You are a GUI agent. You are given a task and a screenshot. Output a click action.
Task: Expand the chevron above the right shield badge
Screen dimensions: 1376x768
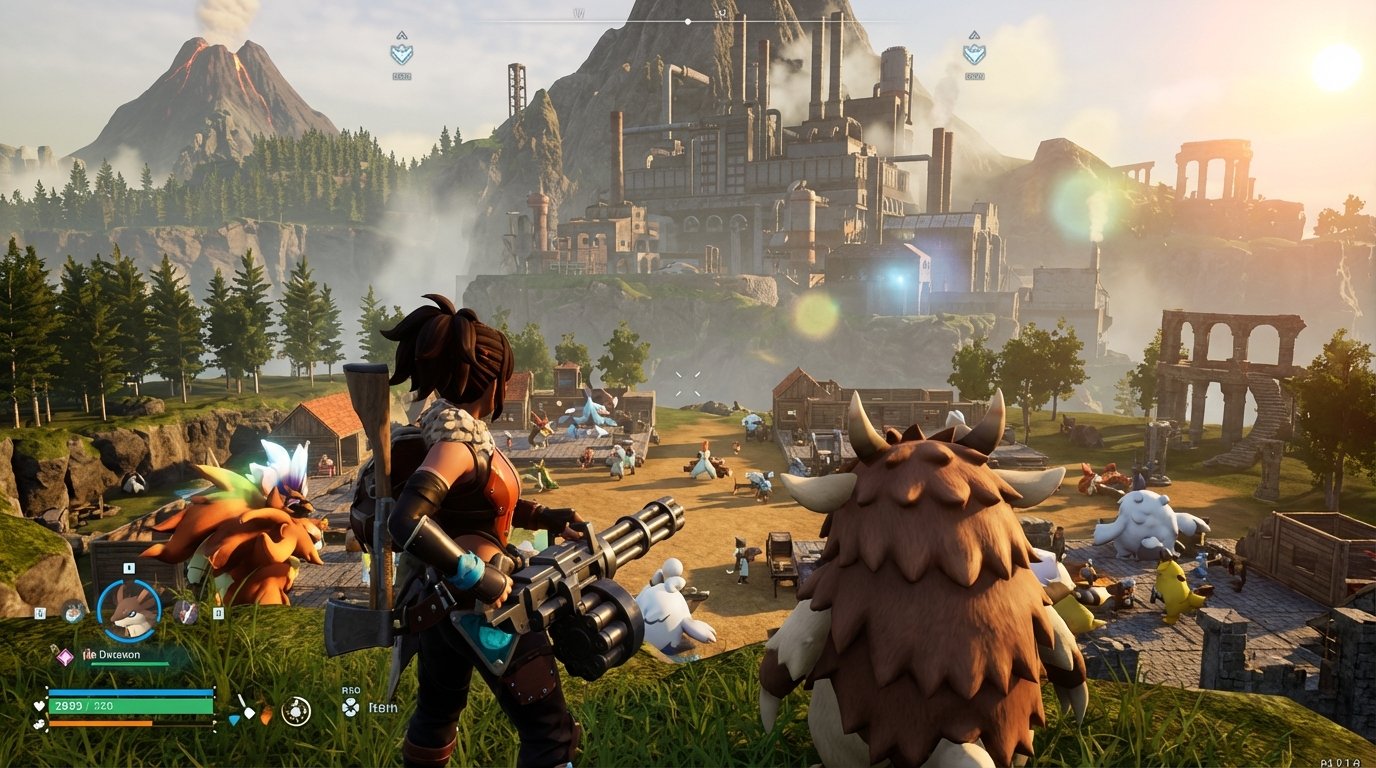(x=975, y=36)
